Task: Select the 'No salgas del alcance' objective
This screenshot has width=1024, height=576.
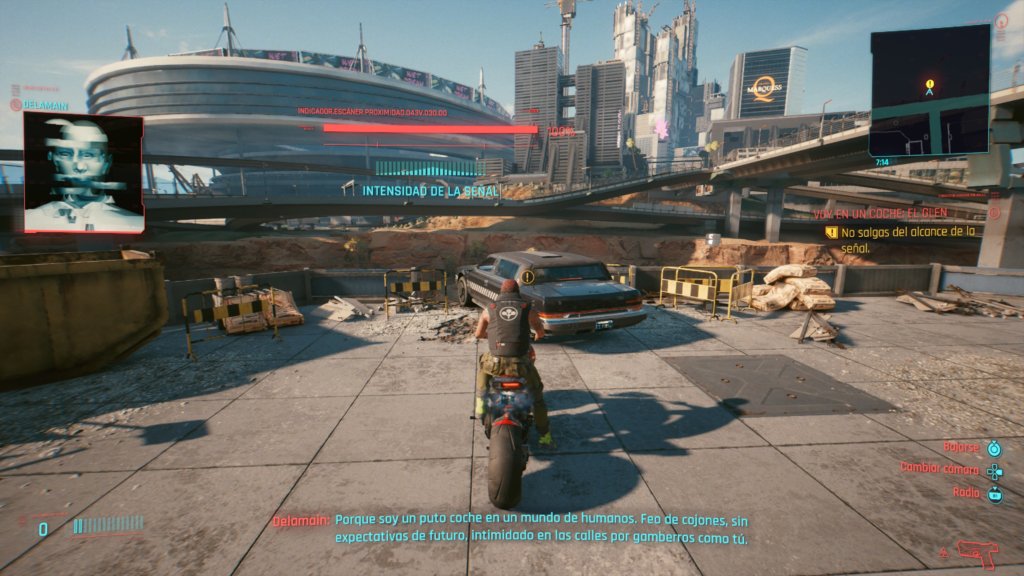Action: (908, 238)
